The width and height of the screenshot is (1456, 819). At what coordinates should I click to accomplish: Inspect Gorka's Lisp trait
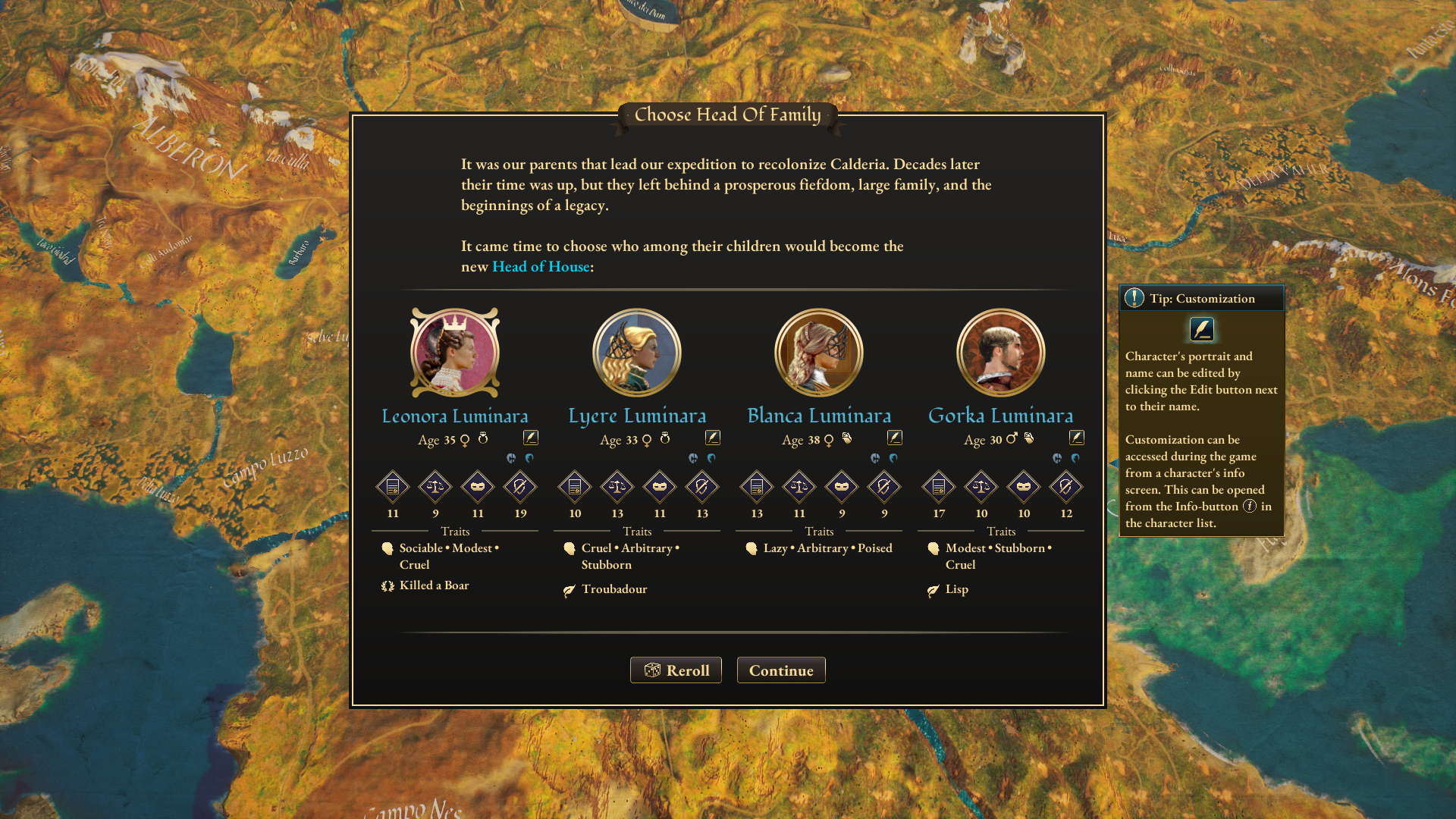[x=956, y=589]
